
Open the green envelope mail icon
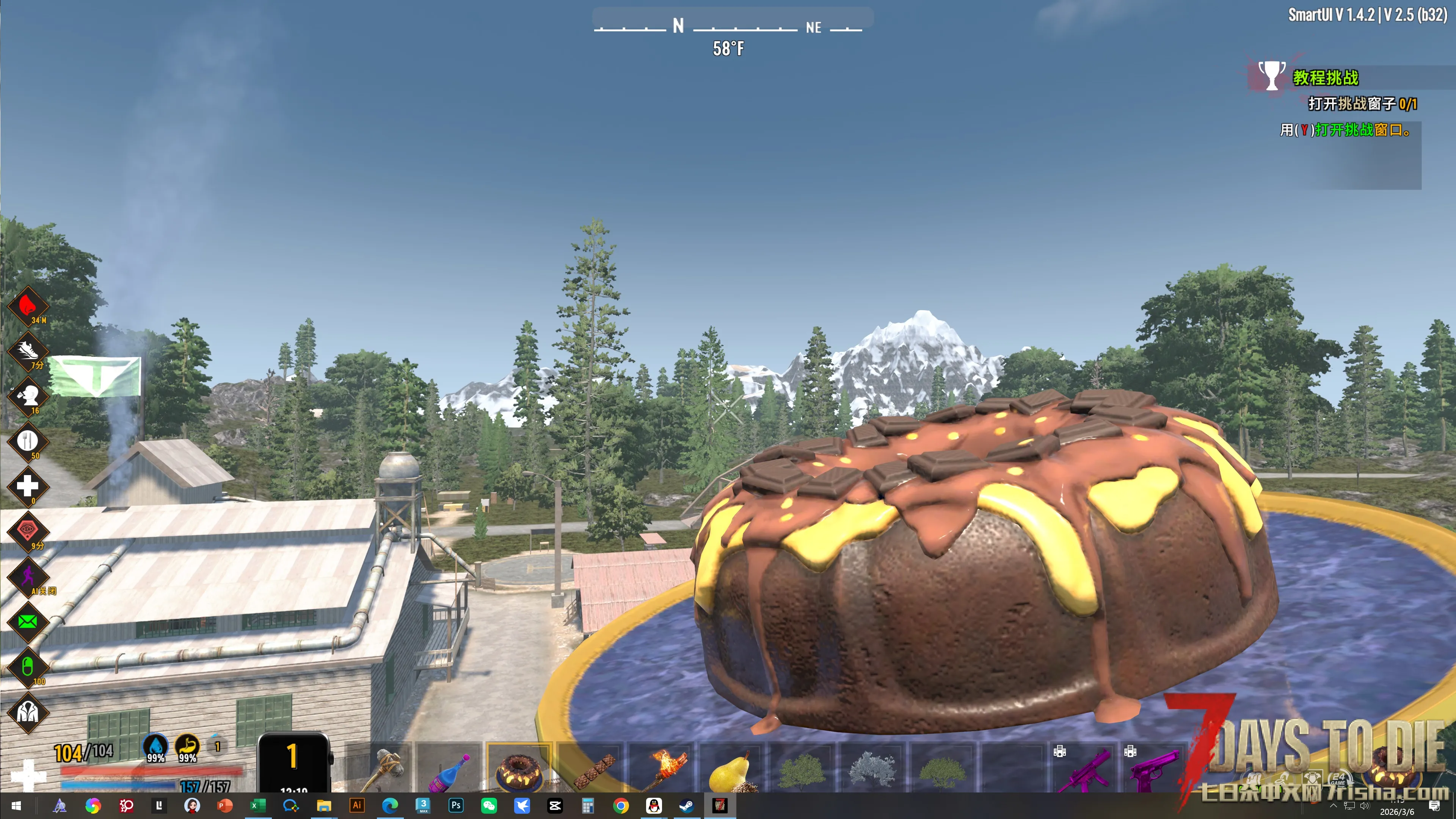[x=27, y=622]
